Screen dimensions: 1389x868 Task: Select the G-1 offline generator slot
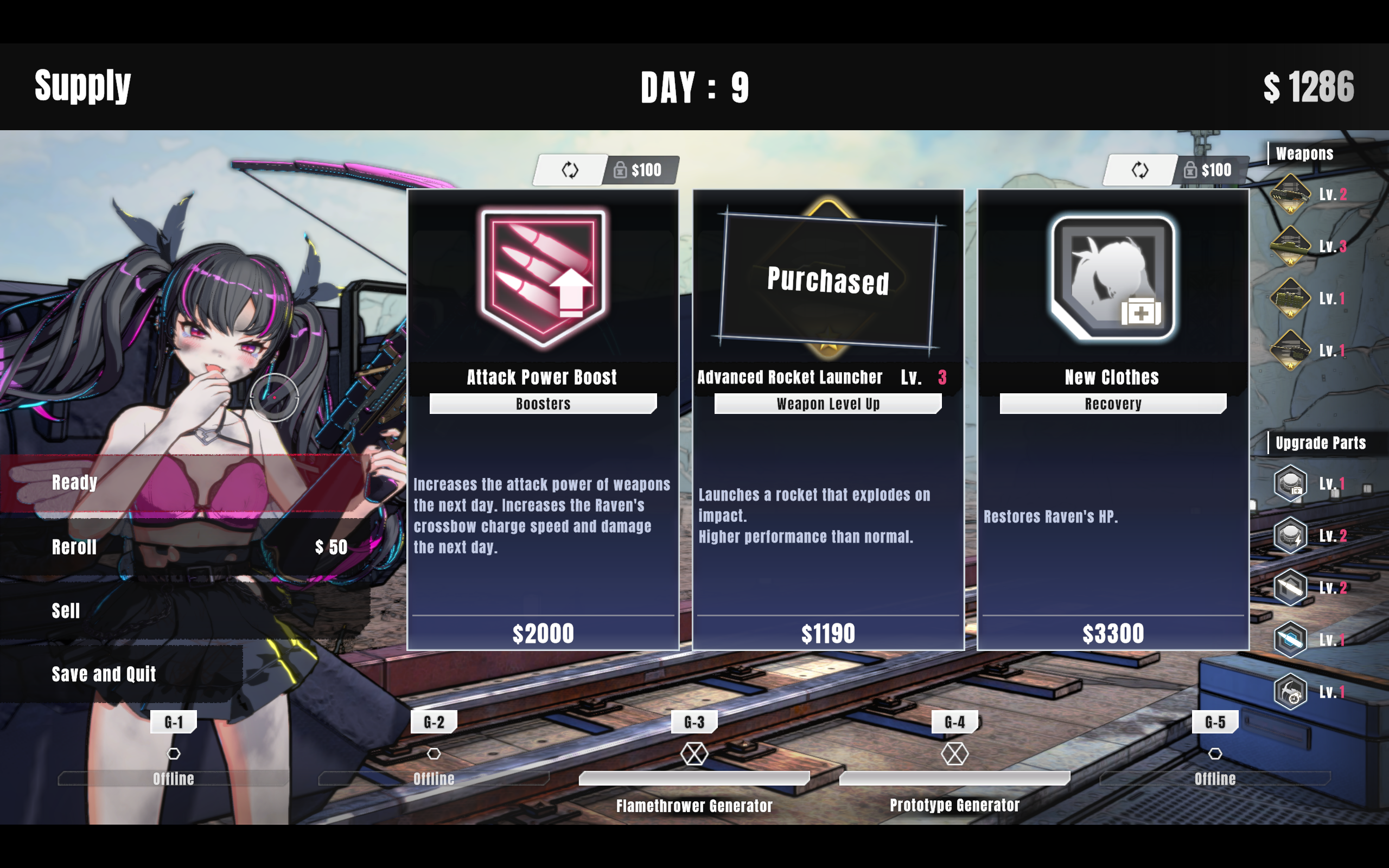point(173,754)
